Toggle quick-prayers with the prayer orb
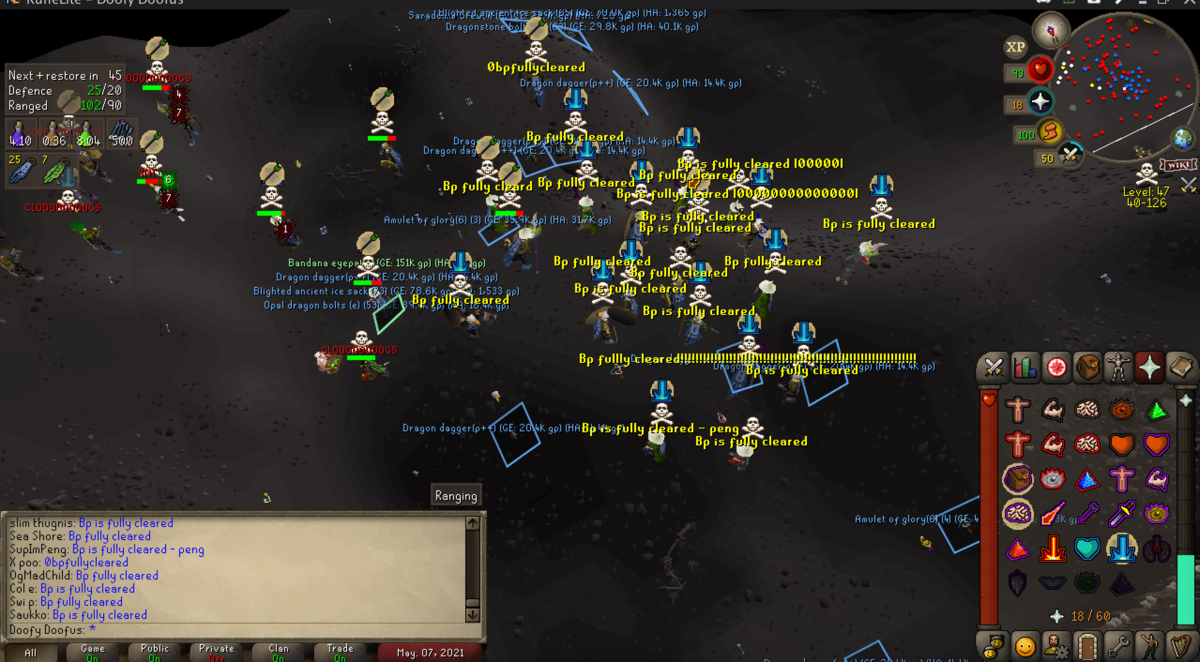The image size is (1200, 662). (1041, 102)
